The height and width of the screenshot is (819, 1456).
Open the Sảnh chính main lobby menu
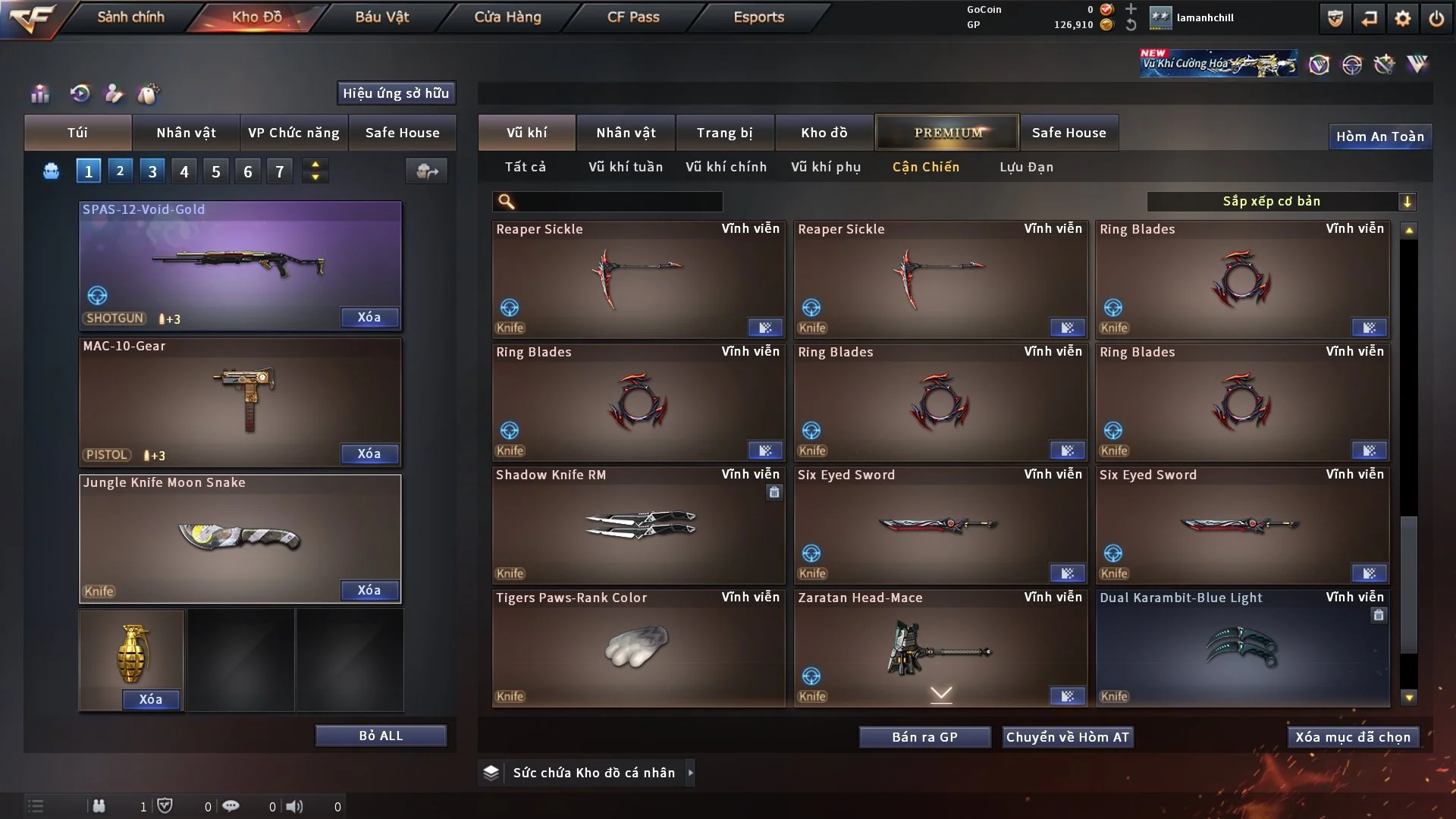130,17
